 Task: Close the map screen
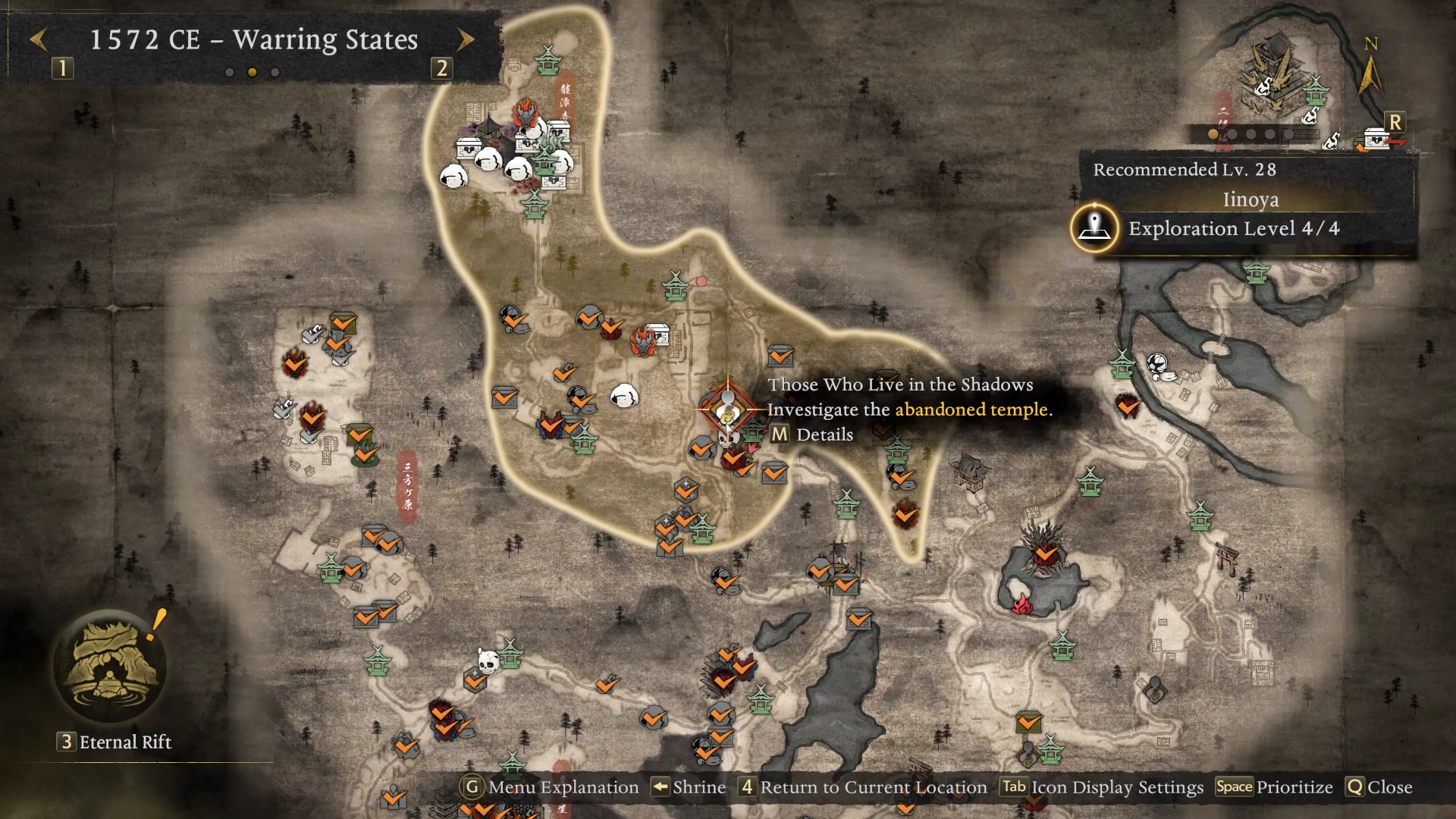[1379, 787]
